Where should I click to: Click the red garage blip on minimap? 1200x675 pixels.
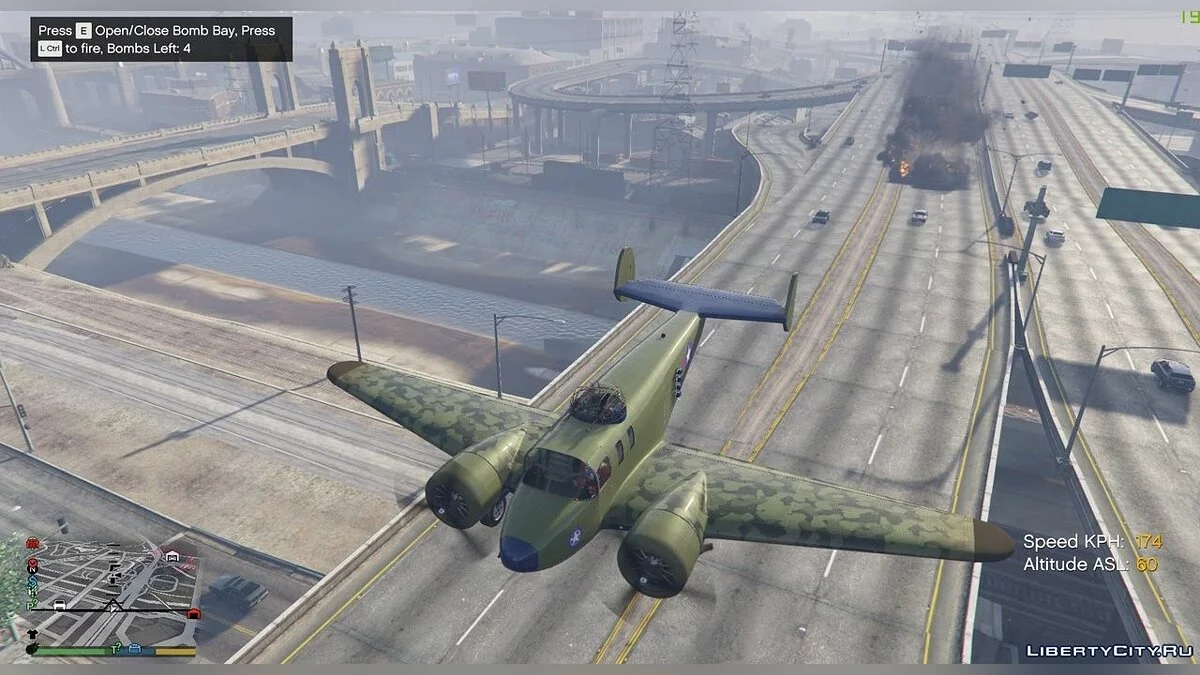194,614
